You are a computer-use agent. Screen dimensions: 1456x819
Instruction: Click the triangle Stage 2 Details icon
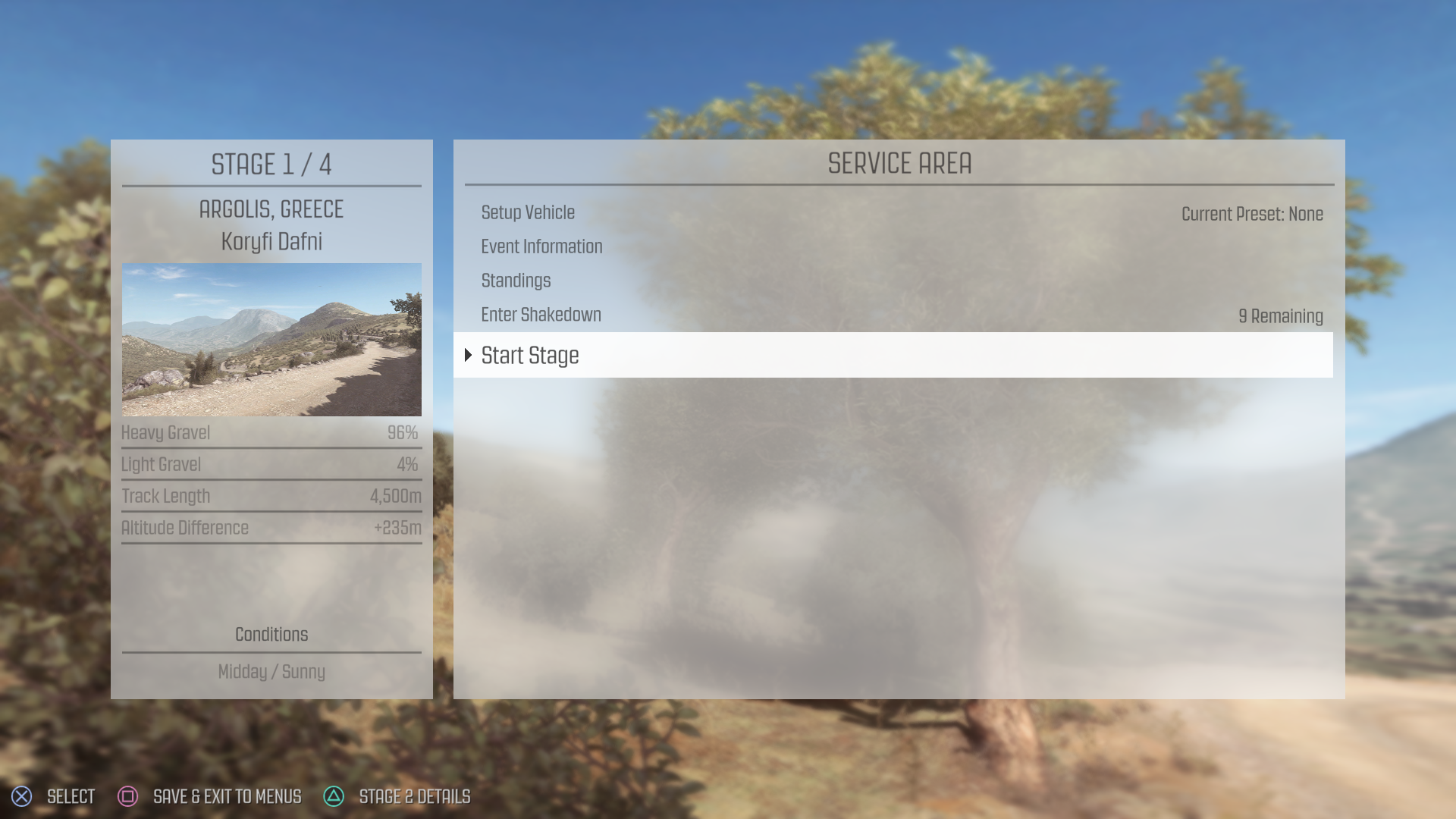[x=334, y=796]
